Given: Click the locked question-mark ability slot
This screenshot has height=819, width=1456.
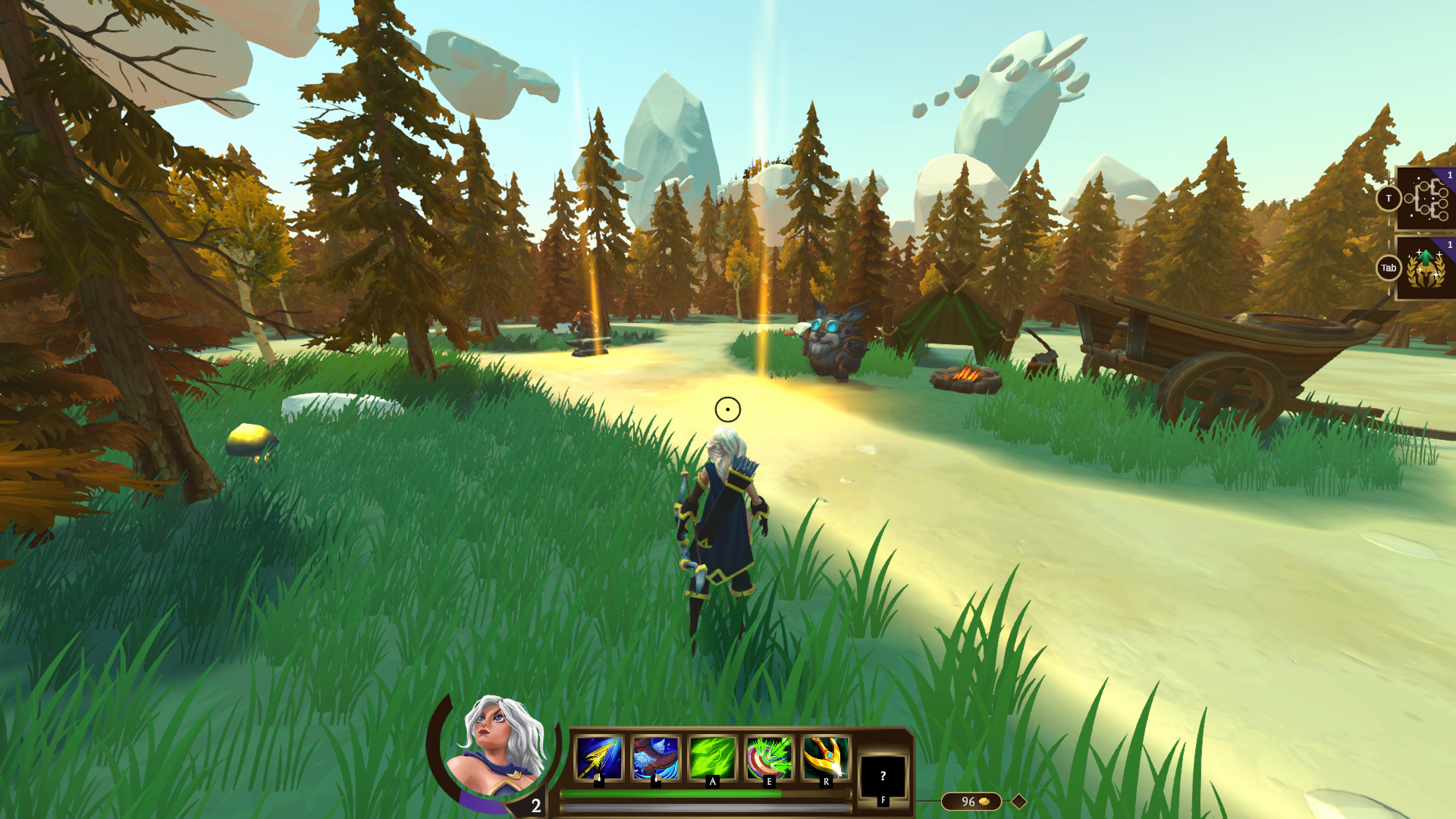Looking at the screenshot, I should pyautogui.click(x=883, y=777).
